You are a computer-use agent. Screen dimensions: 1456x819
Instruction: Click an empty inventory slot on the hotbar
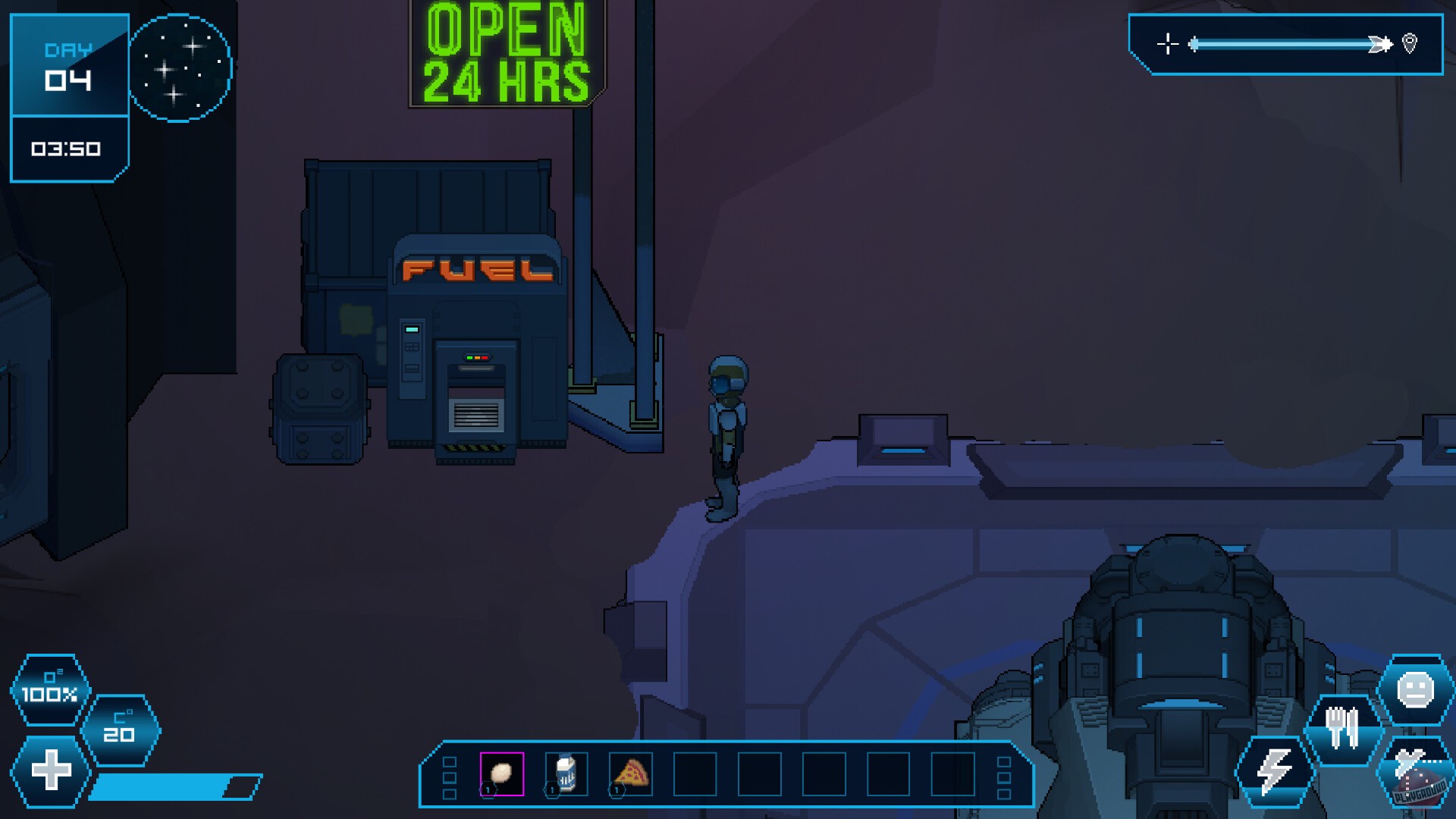pyautogui.click(x=696, y=775)
